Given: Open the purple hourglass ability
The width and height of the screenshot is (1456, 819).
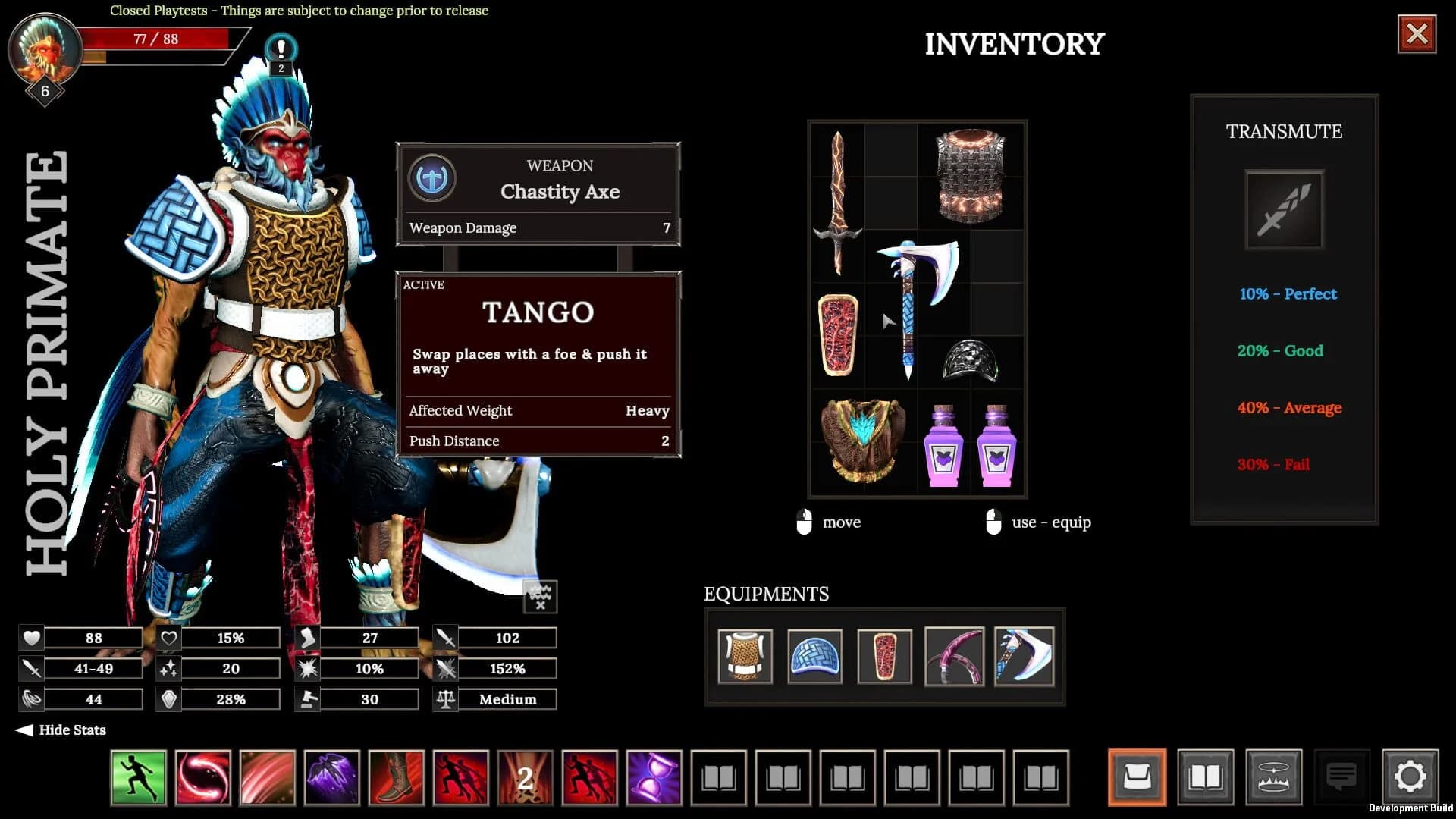Looking at the screenshot, I should click(657, 778).
